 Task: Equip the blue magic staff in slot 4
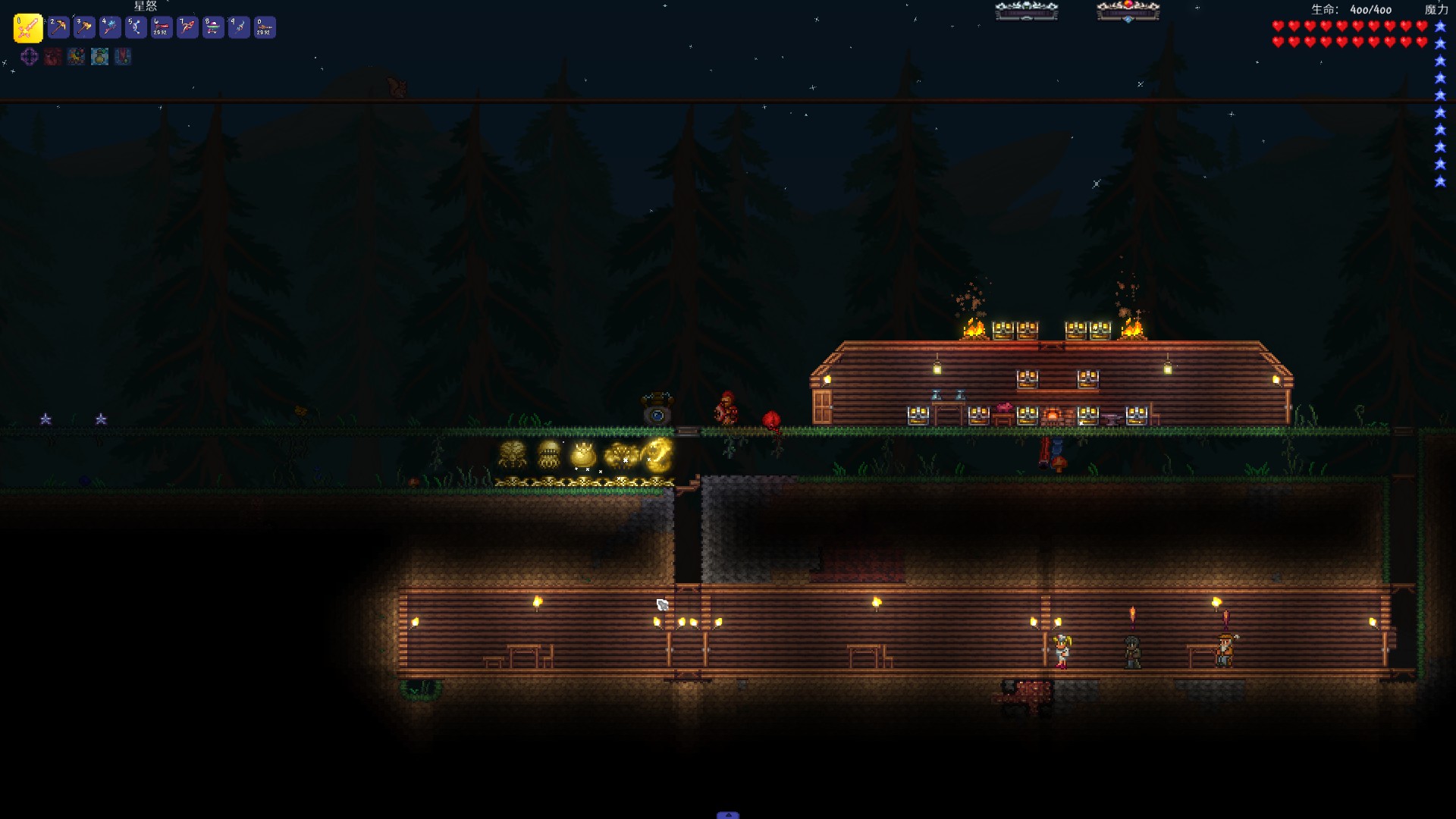(x=110, y=28)
